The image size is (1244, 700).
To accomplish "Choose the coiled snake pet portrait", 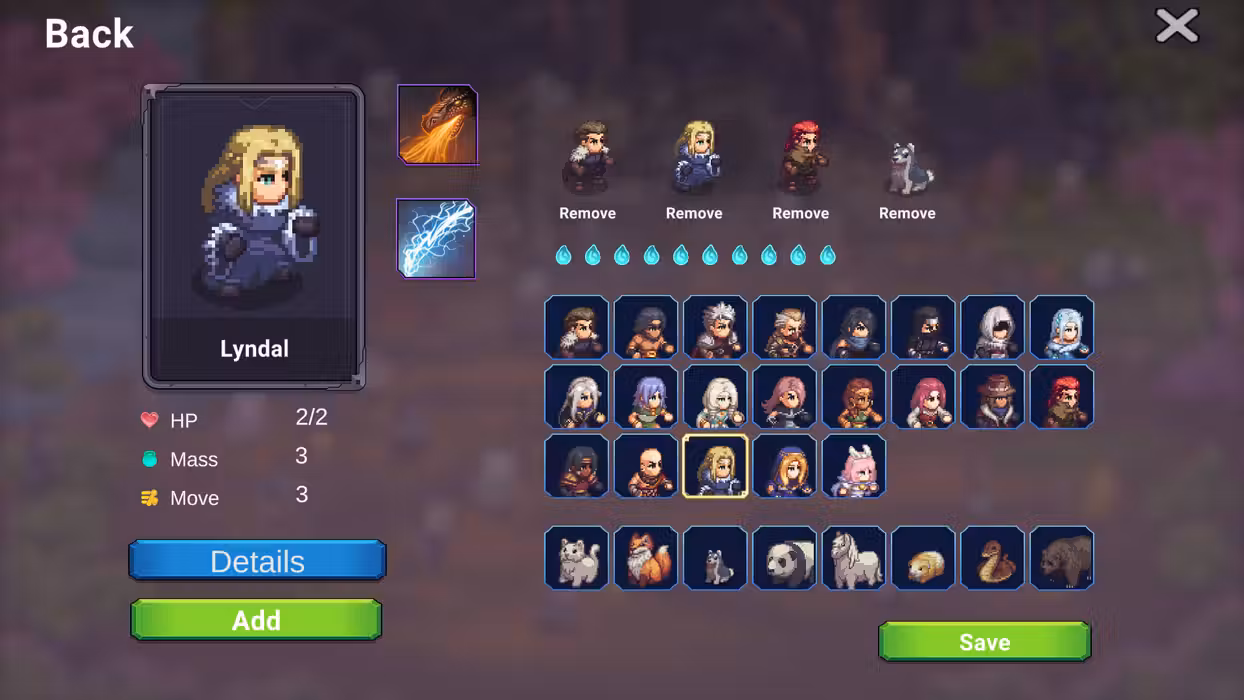I will (992, 558).
